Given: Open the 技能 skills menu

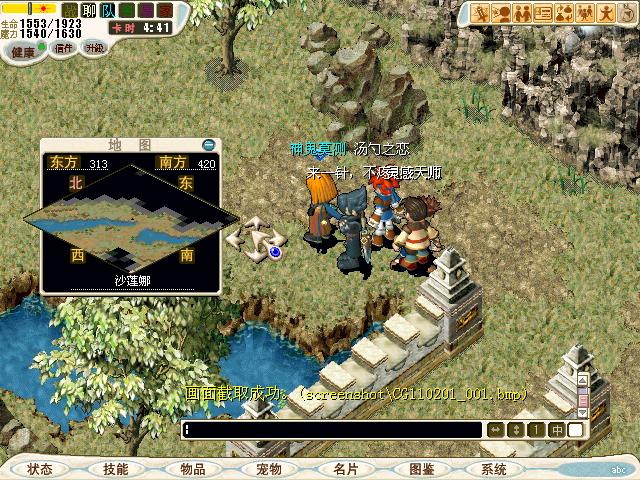Looking at the screenshot, I should coord(116,469).
